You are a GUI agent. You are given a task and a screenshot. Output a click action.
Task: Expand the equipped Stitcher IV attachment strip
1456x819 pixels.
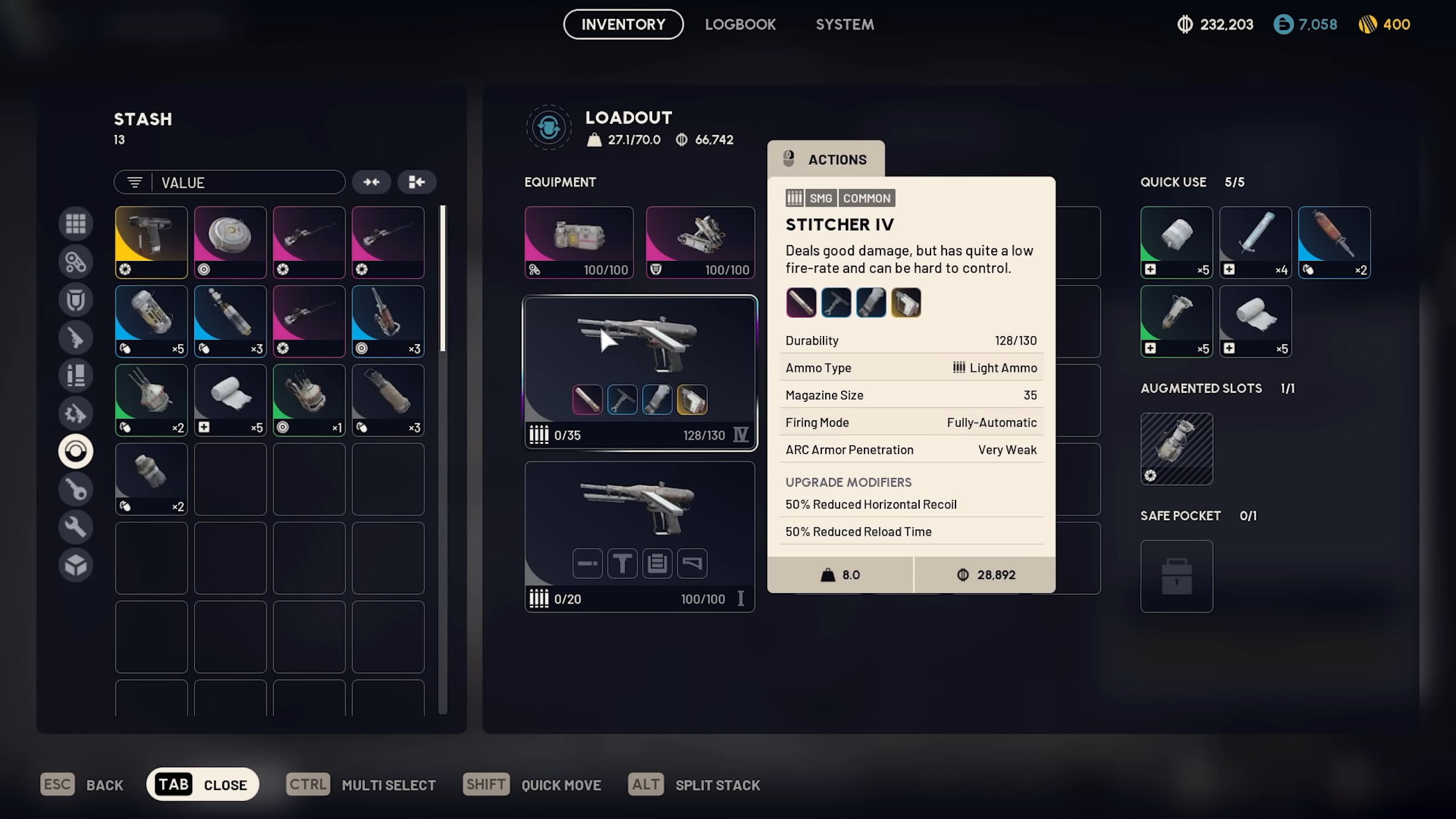[x=640, y=400]
